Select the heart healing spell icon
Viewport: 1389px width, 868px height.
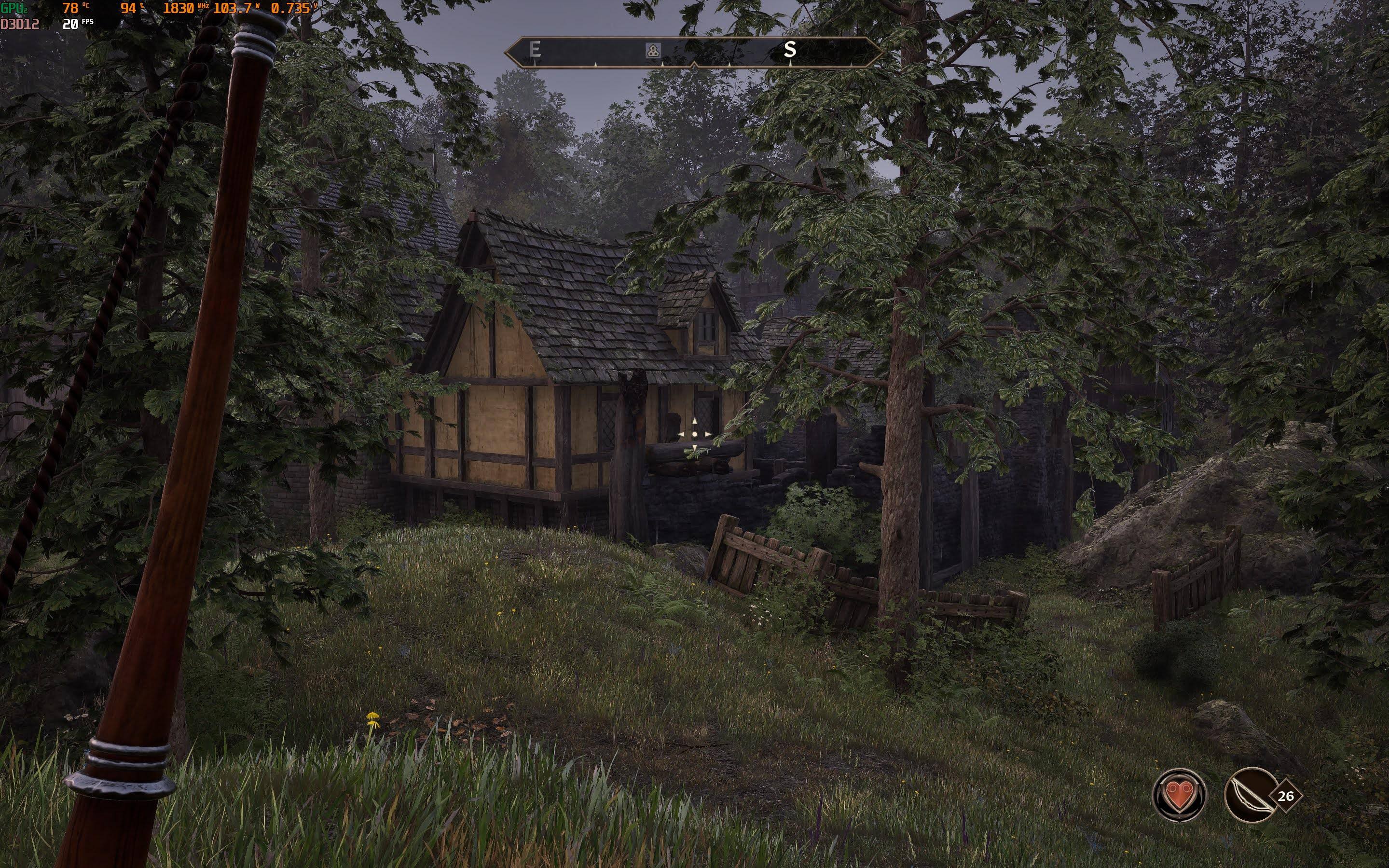[1180, 796]
